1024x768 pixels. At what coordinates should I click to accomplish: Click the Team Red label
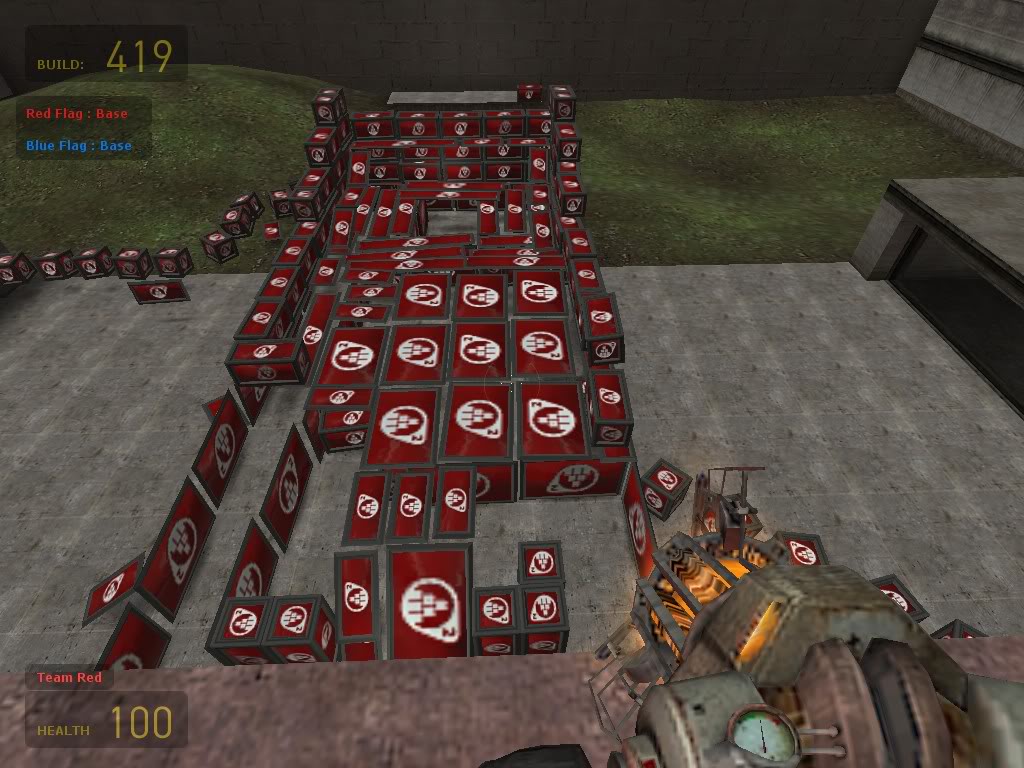[x=69, y=678]
